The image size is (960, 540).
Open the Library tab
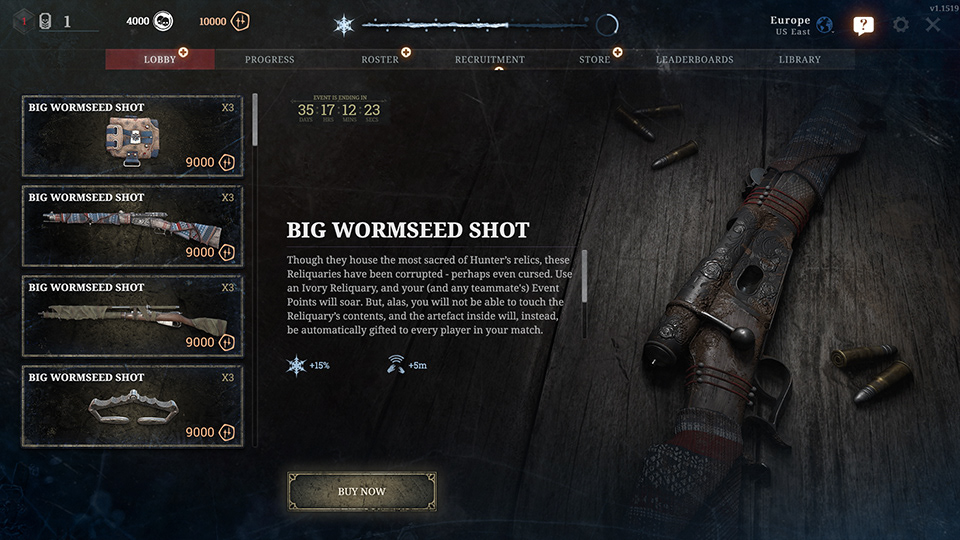[x=799, y=60]
